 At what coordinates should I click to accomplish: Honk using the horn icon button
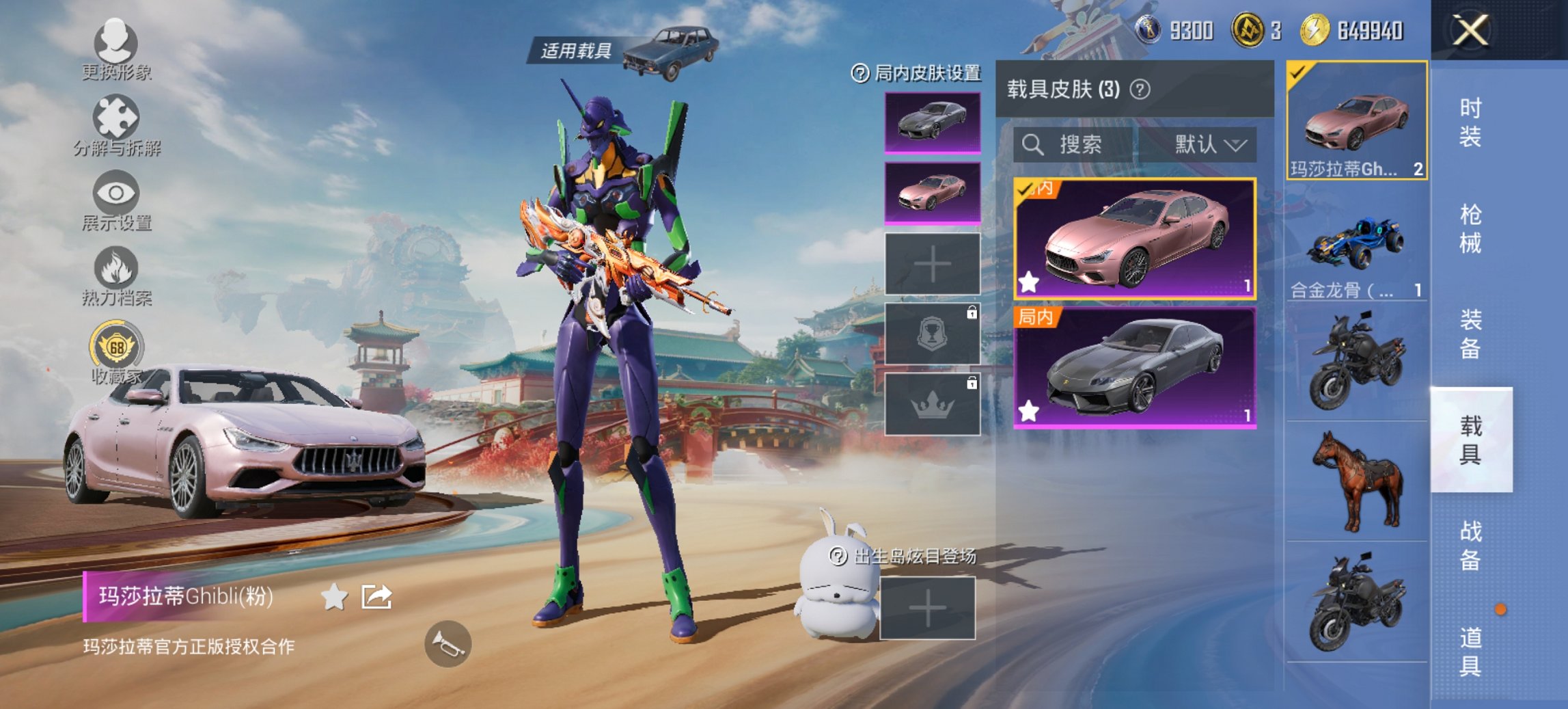pos(448,644)
